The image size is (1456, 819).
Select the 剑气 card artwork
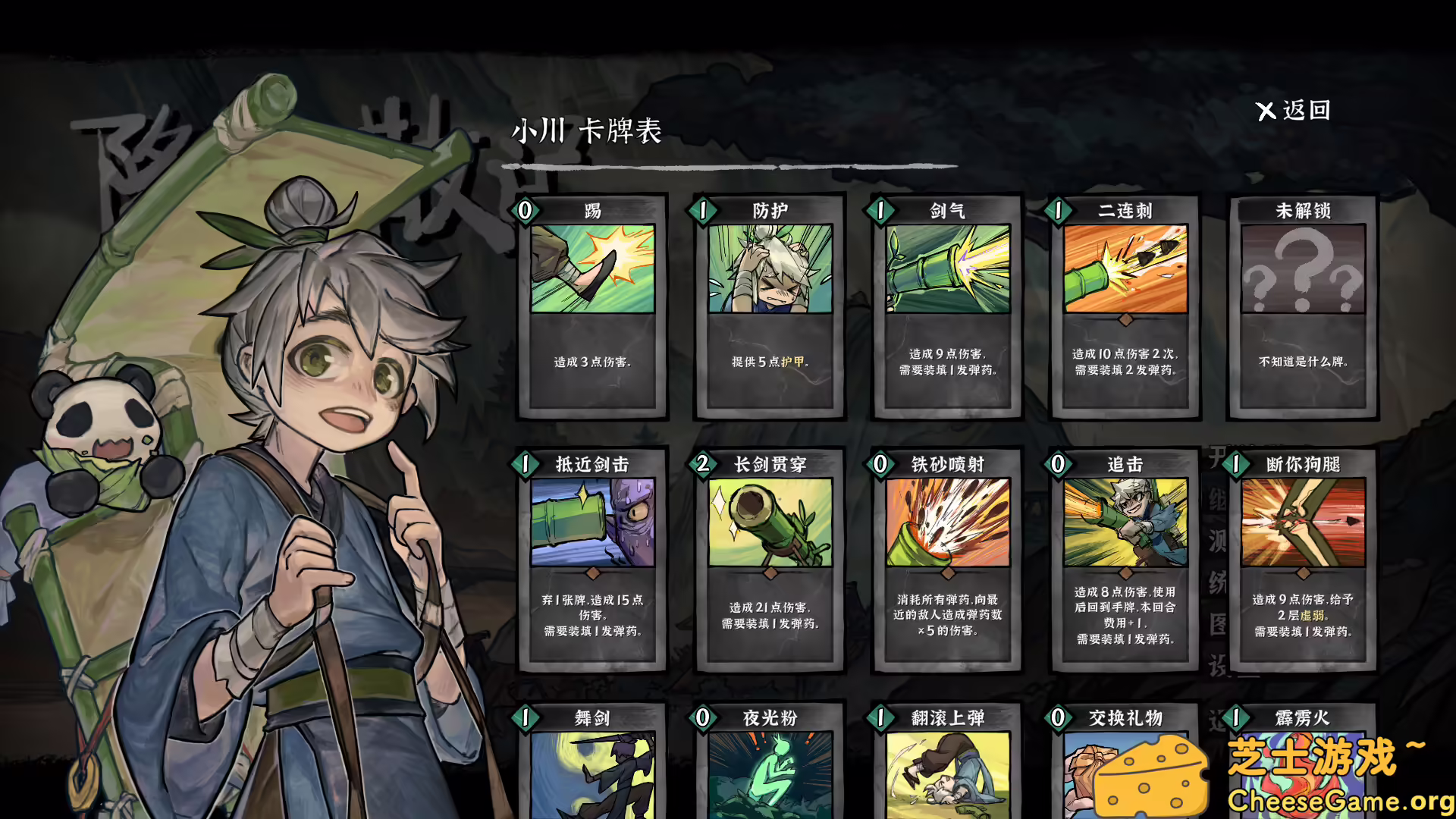pos(946,273)
